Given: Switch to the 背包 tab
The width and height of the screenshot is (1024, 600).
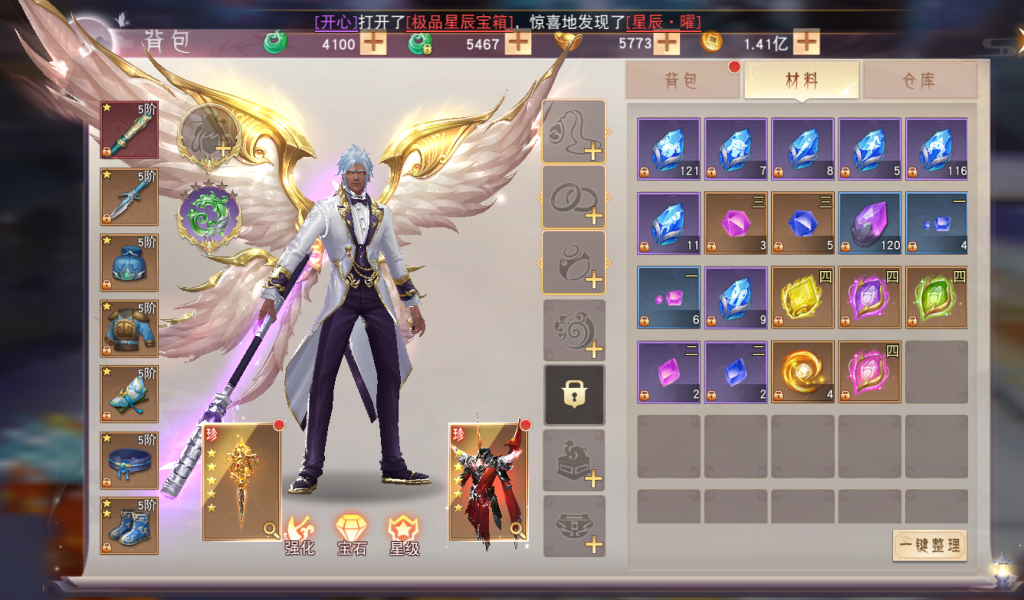Looking at the screenshot, I should pos(682,81).
